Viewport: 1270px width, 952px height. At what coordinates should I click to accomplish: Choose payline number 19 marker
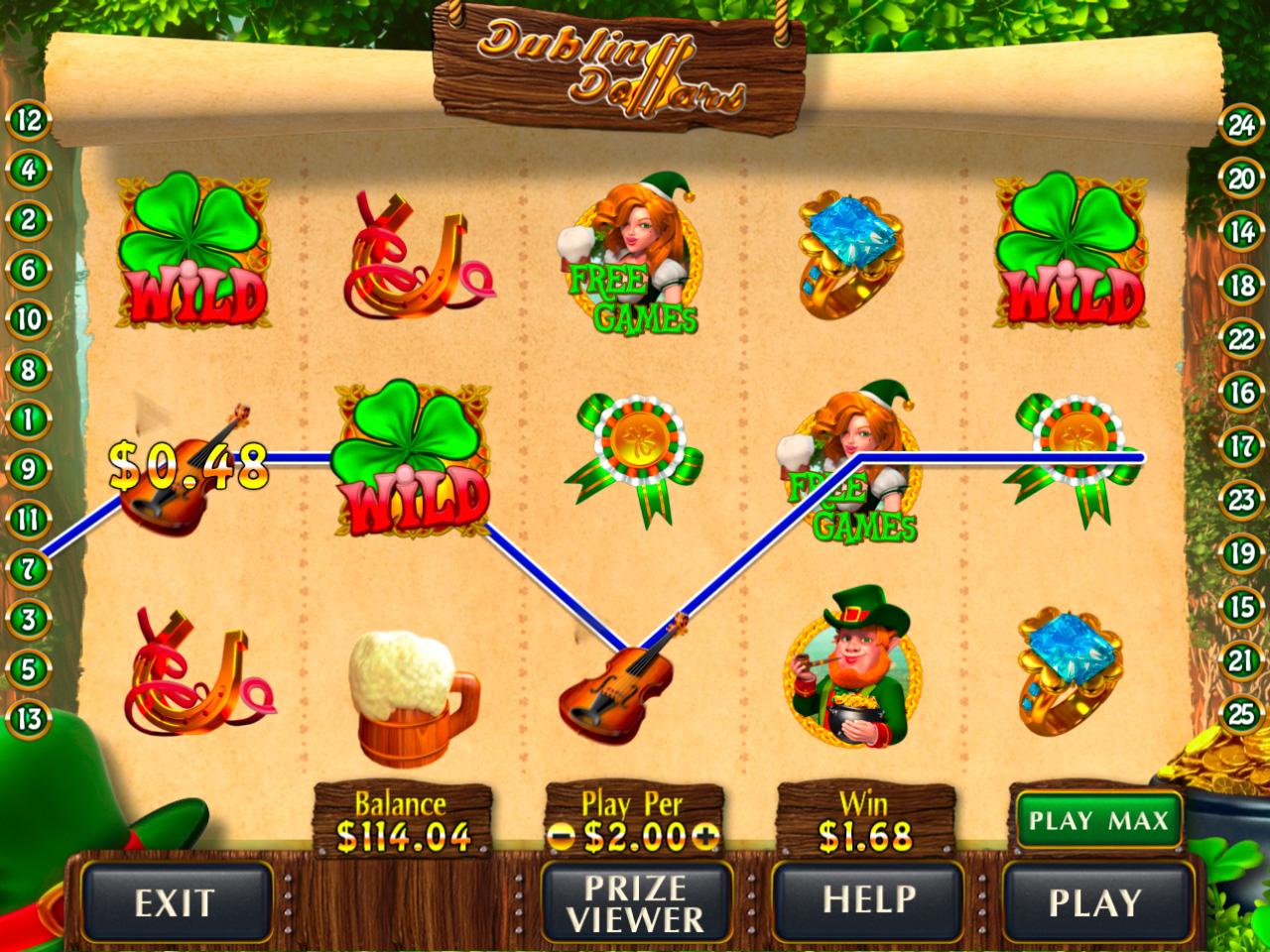[x=1241, y=552]
